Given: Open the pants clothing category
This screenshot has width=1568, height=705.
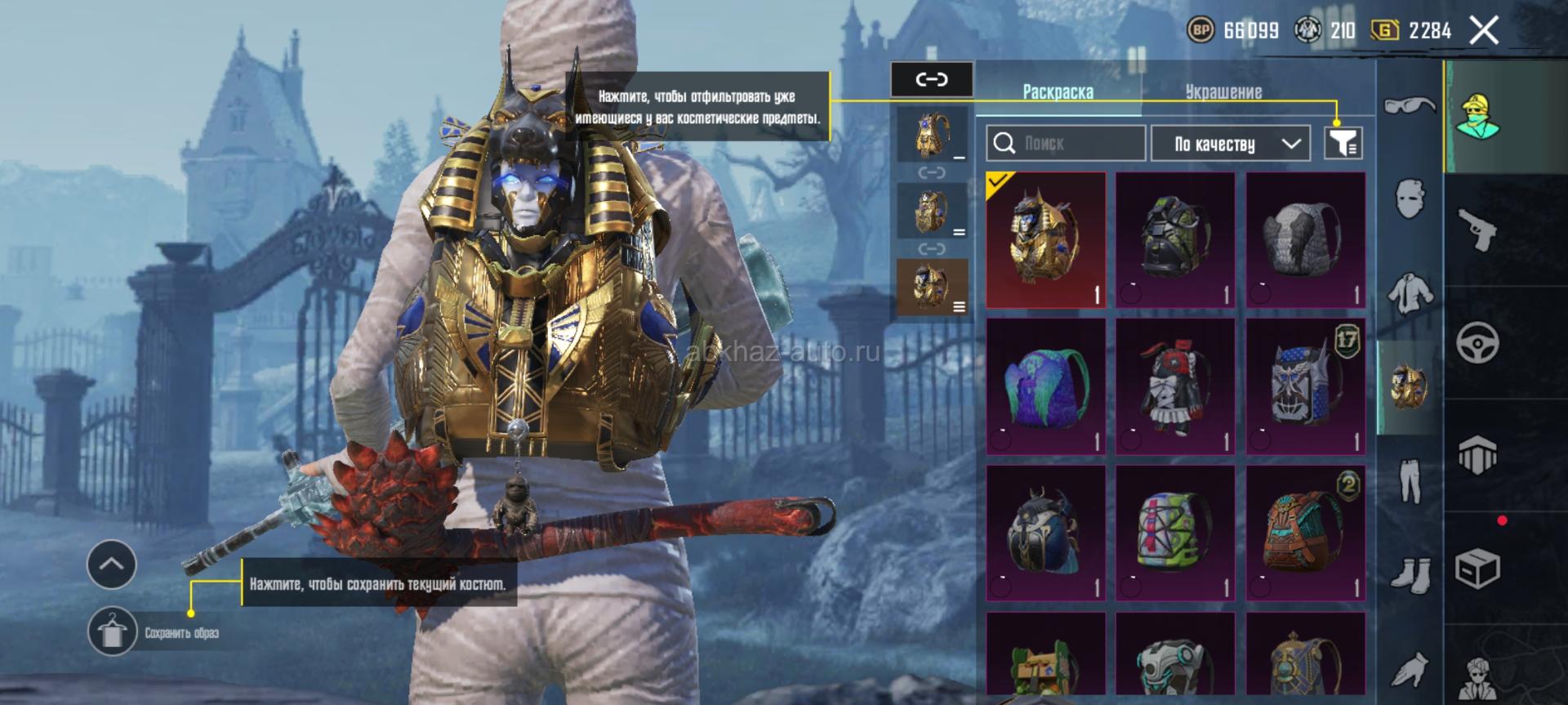Looking at the screenshot, I should (1410, 480).
